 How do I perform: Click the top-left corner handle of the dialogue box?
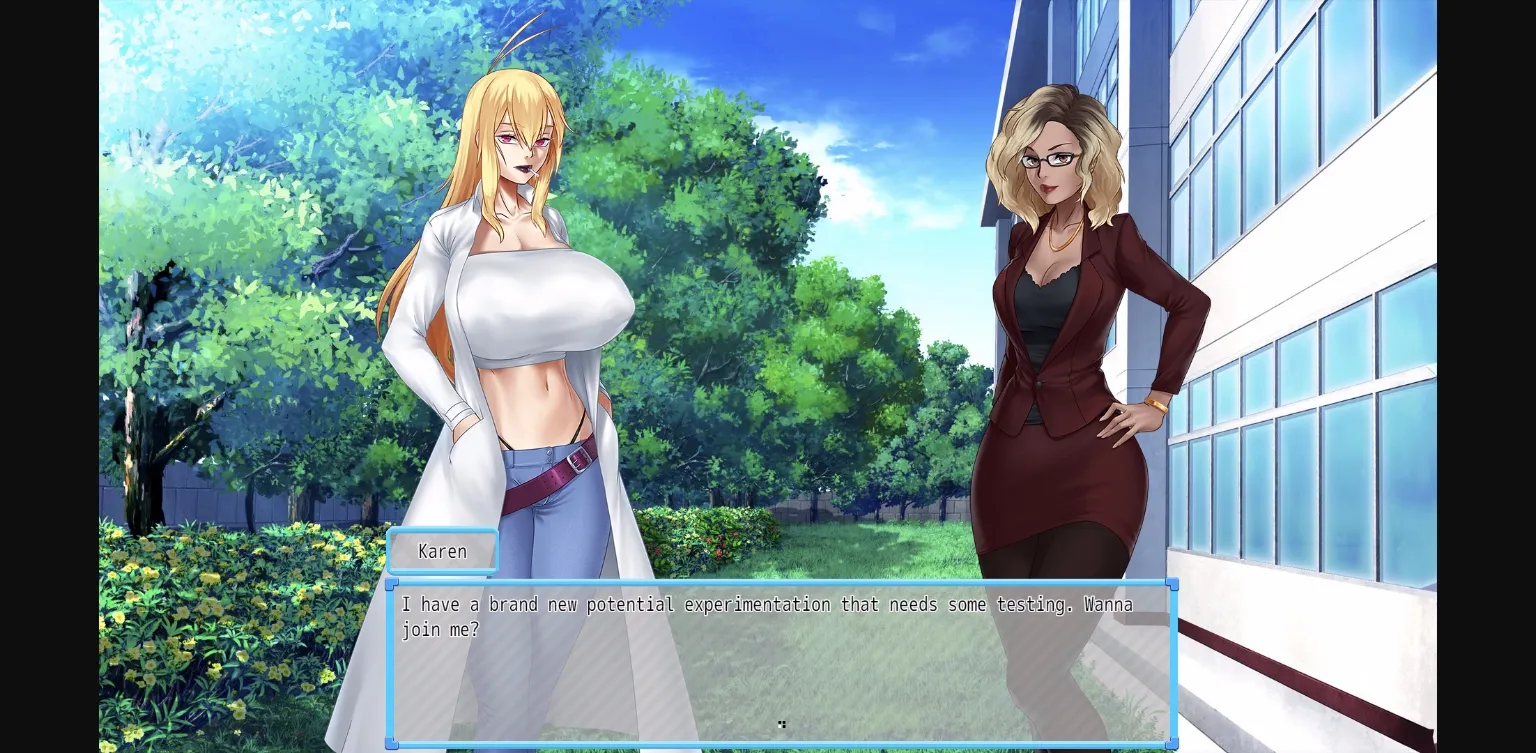392,584
